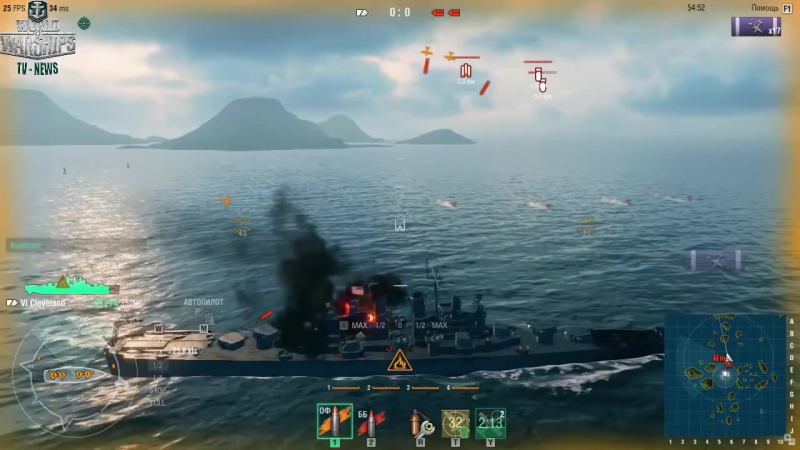Activate the Damage Control Party consumable

(x=421, y=423)
